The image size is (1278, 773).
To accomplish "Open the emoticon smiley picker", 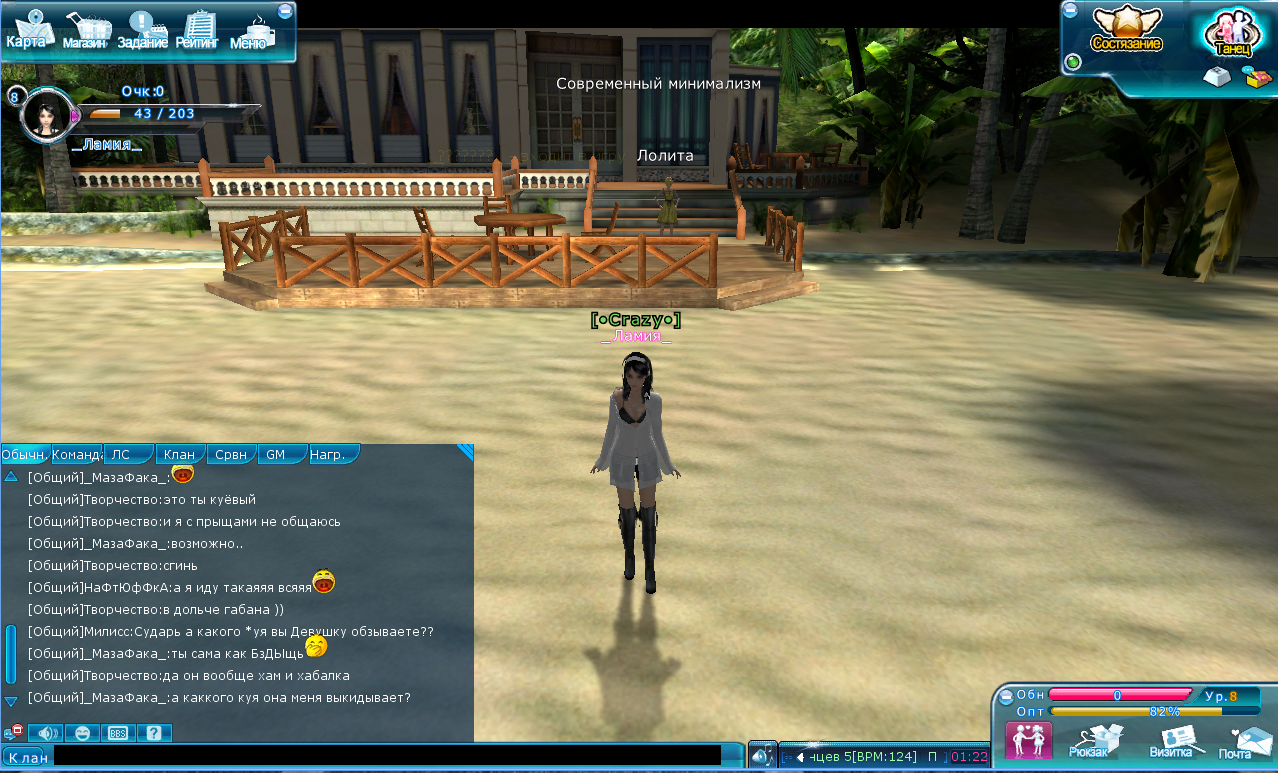I will pos(82,733).
